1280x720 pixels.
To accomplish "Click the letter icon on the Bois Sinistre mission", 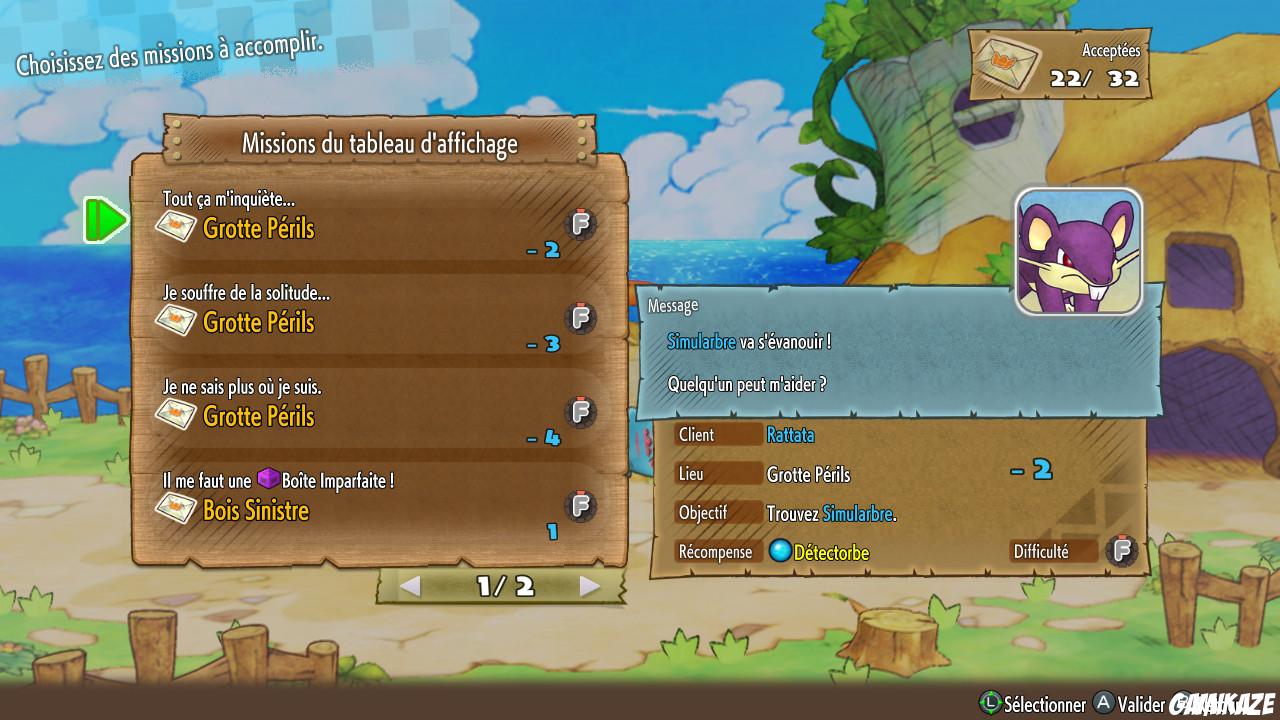I will tap(176, 510).
